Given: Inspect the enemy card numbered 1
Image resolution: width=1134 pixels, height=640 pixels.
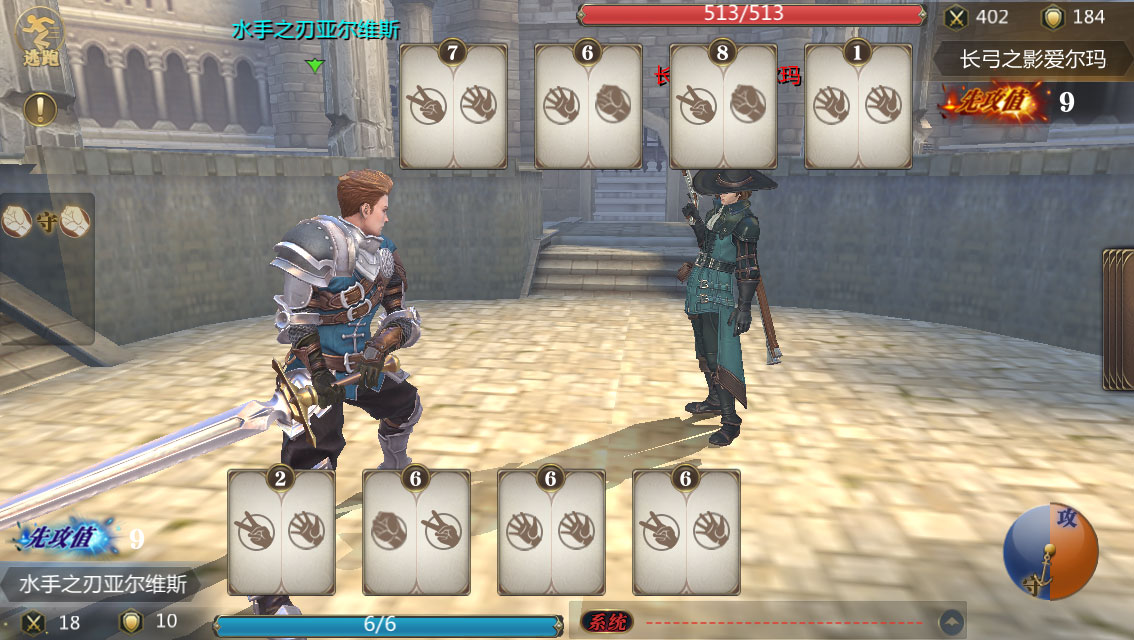Looking at the screenshot, I should 858,106.
